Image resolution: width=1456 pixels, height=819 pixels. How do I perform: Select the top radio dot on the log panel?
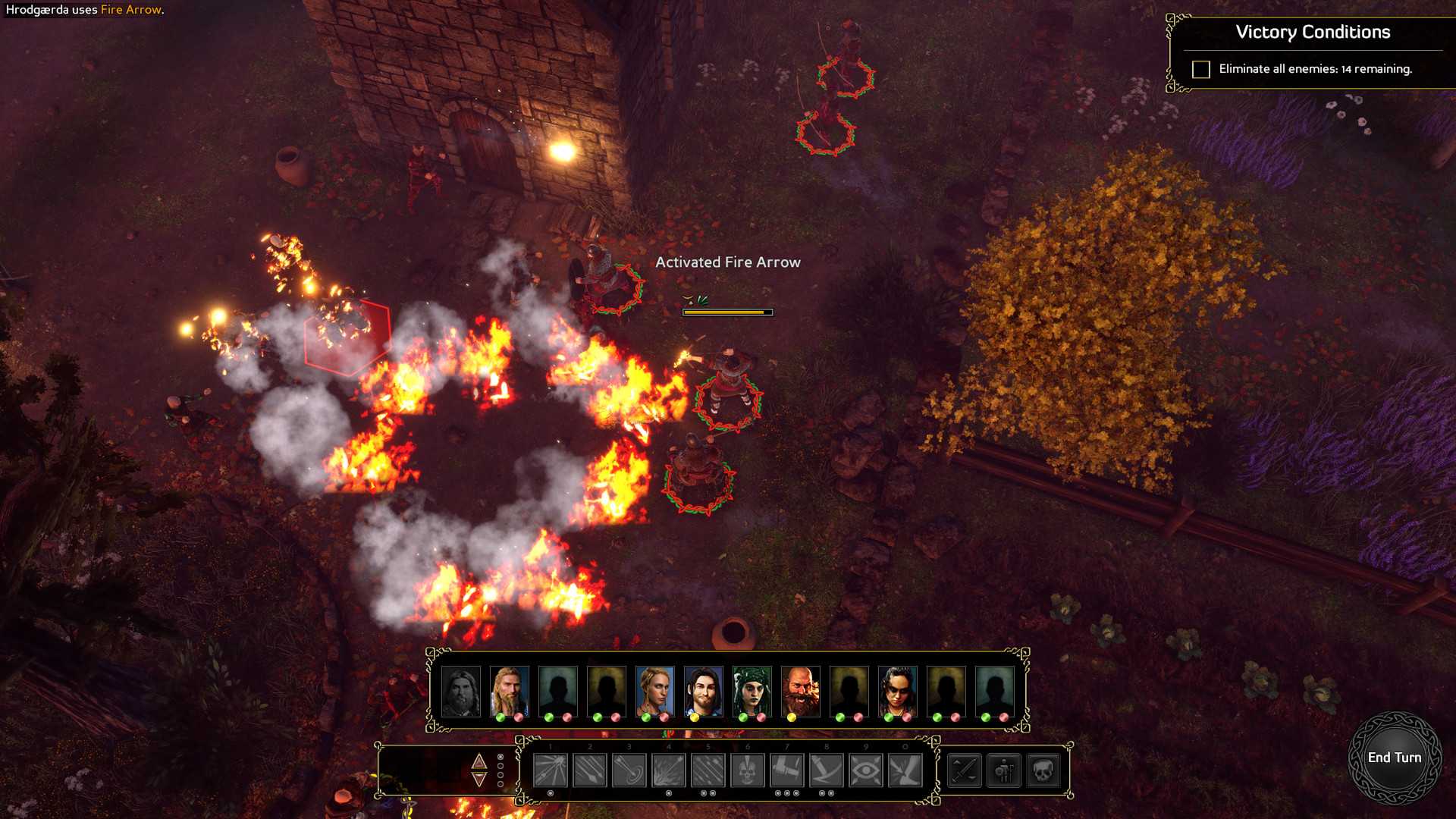(x=500, y=758)
